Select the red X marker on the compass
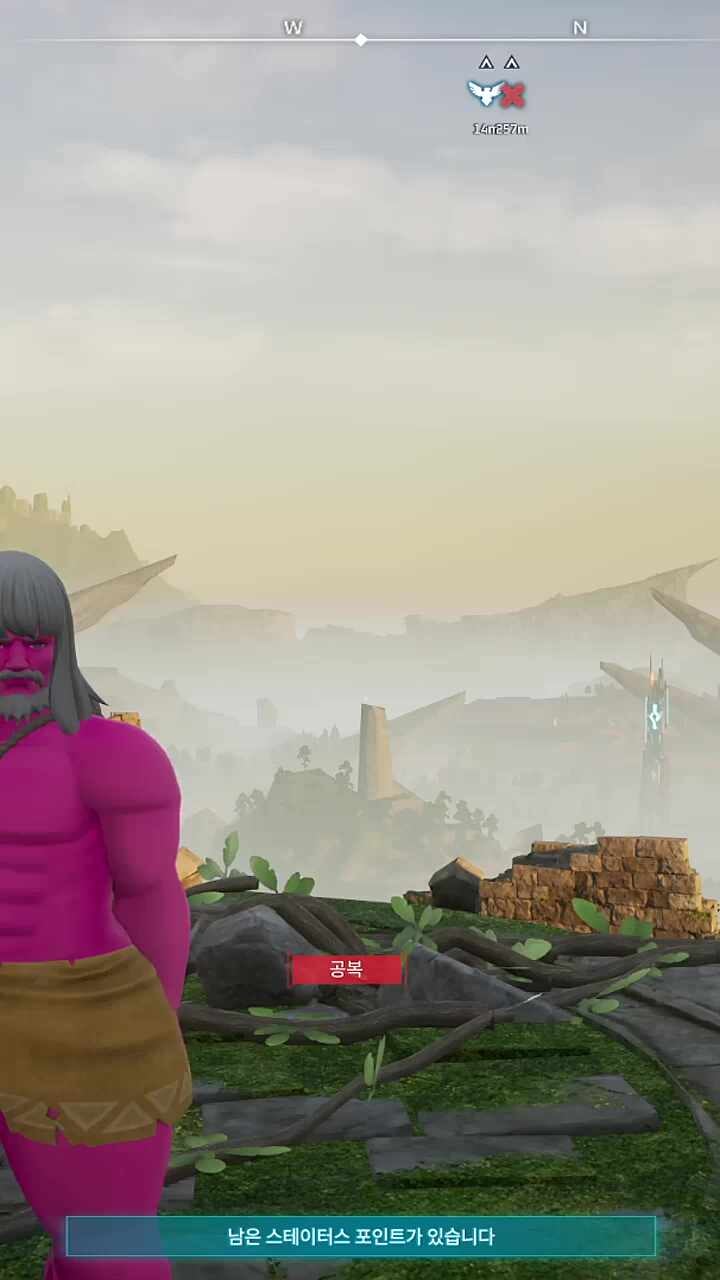 [x=513, y=95]
